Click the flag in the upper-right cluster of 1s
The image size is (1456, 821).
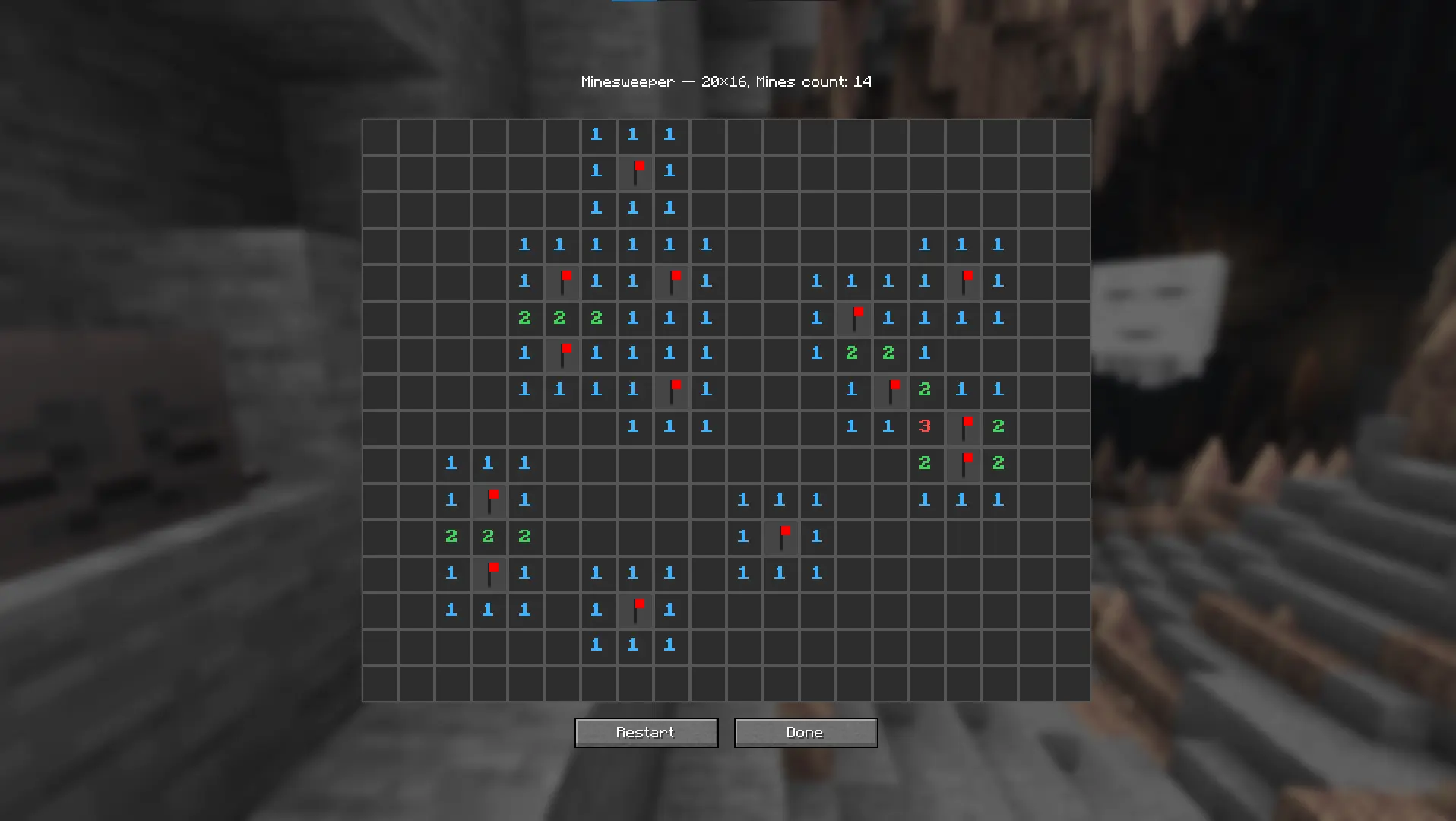click(964, 279)
